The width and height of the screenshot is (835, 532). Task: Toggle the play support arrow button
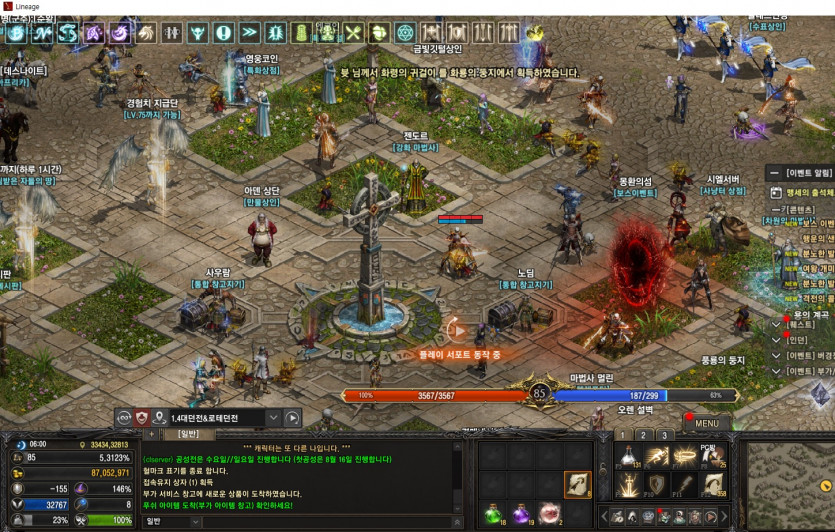[x=456, y=330]
